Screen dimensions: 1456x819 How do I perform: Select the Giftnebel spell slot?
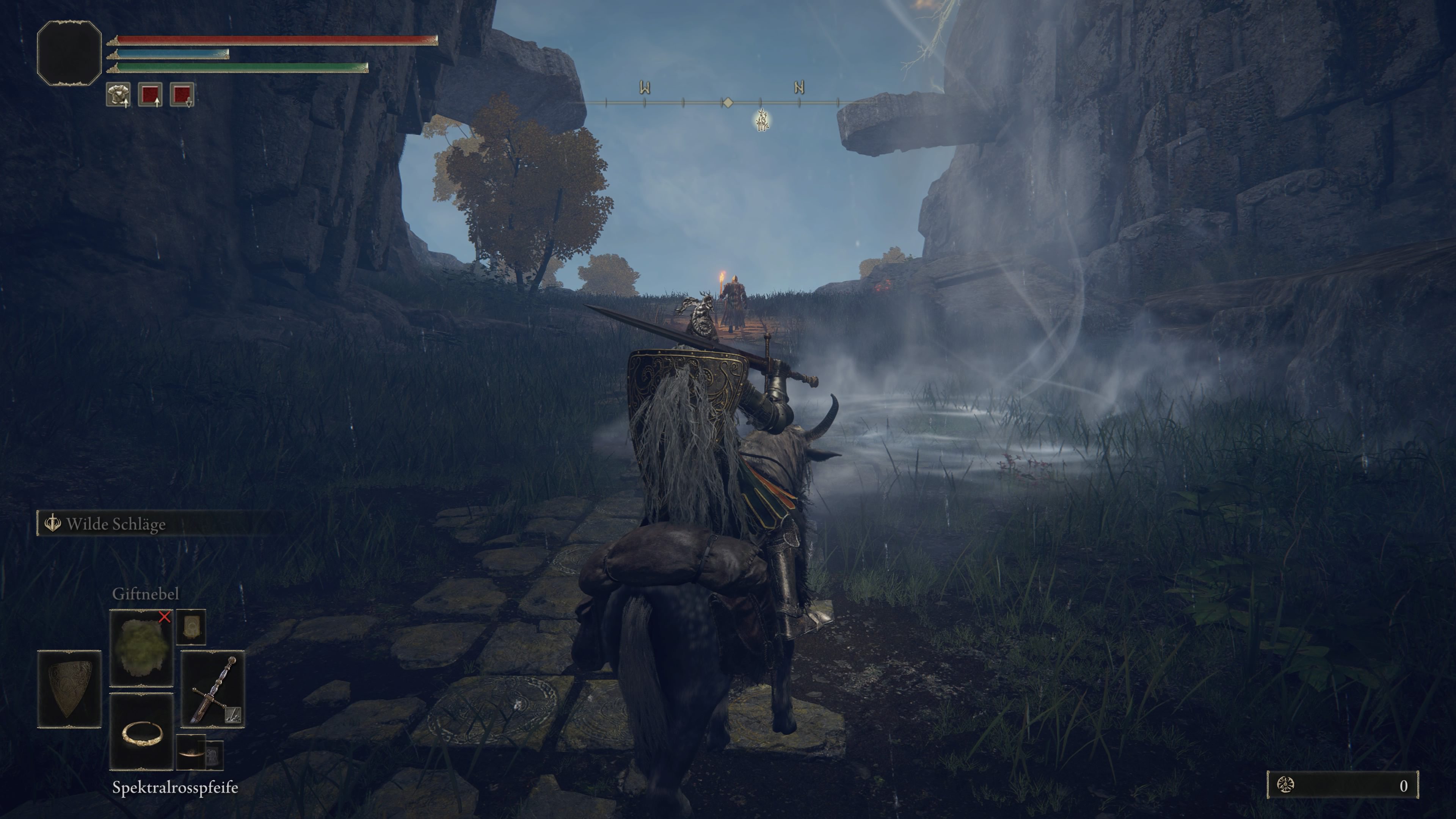pos(141,648)
